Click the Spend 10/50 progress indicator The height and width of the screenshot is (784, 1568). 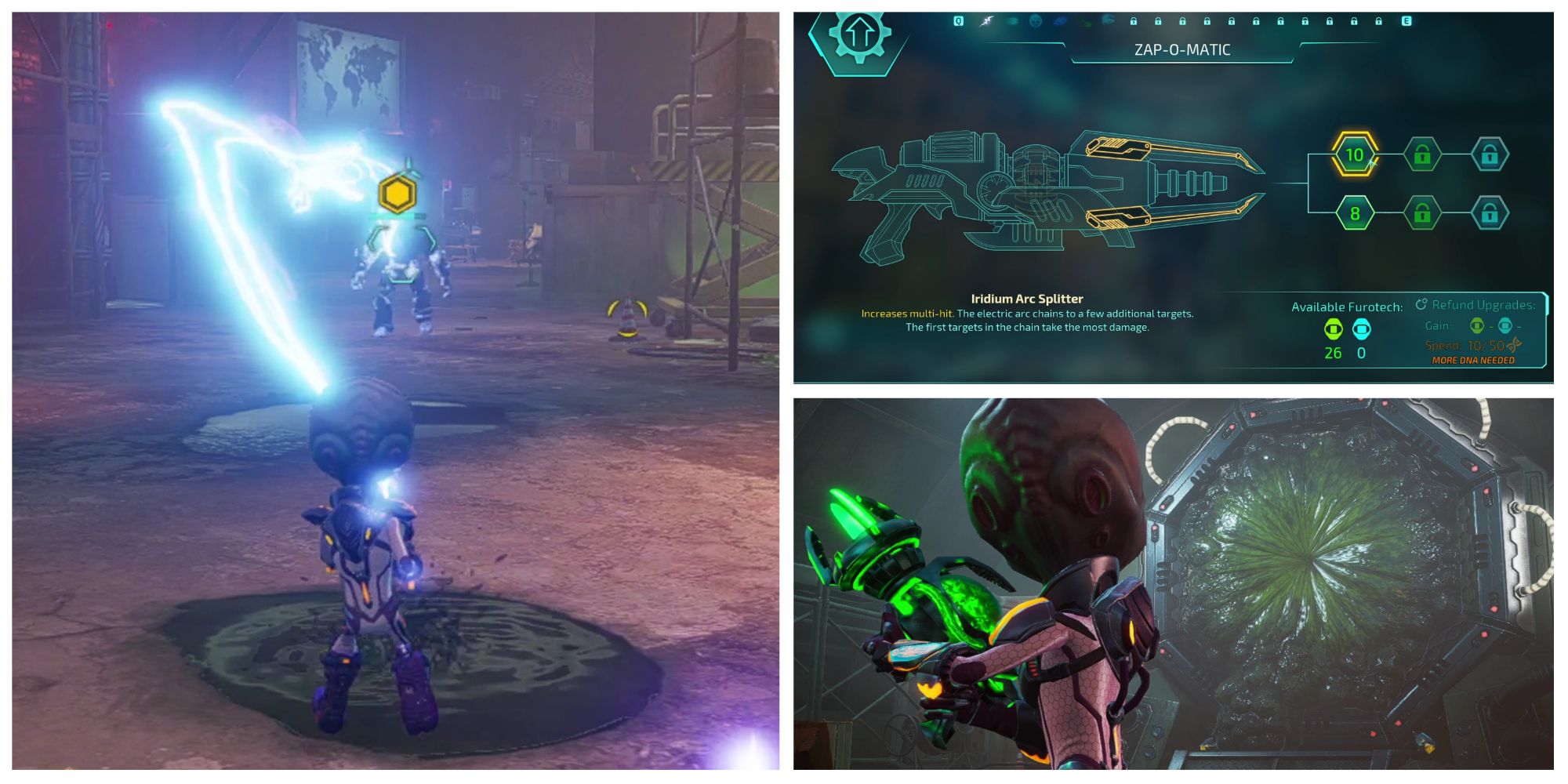pyautogui.click(x=1486, y=347)
